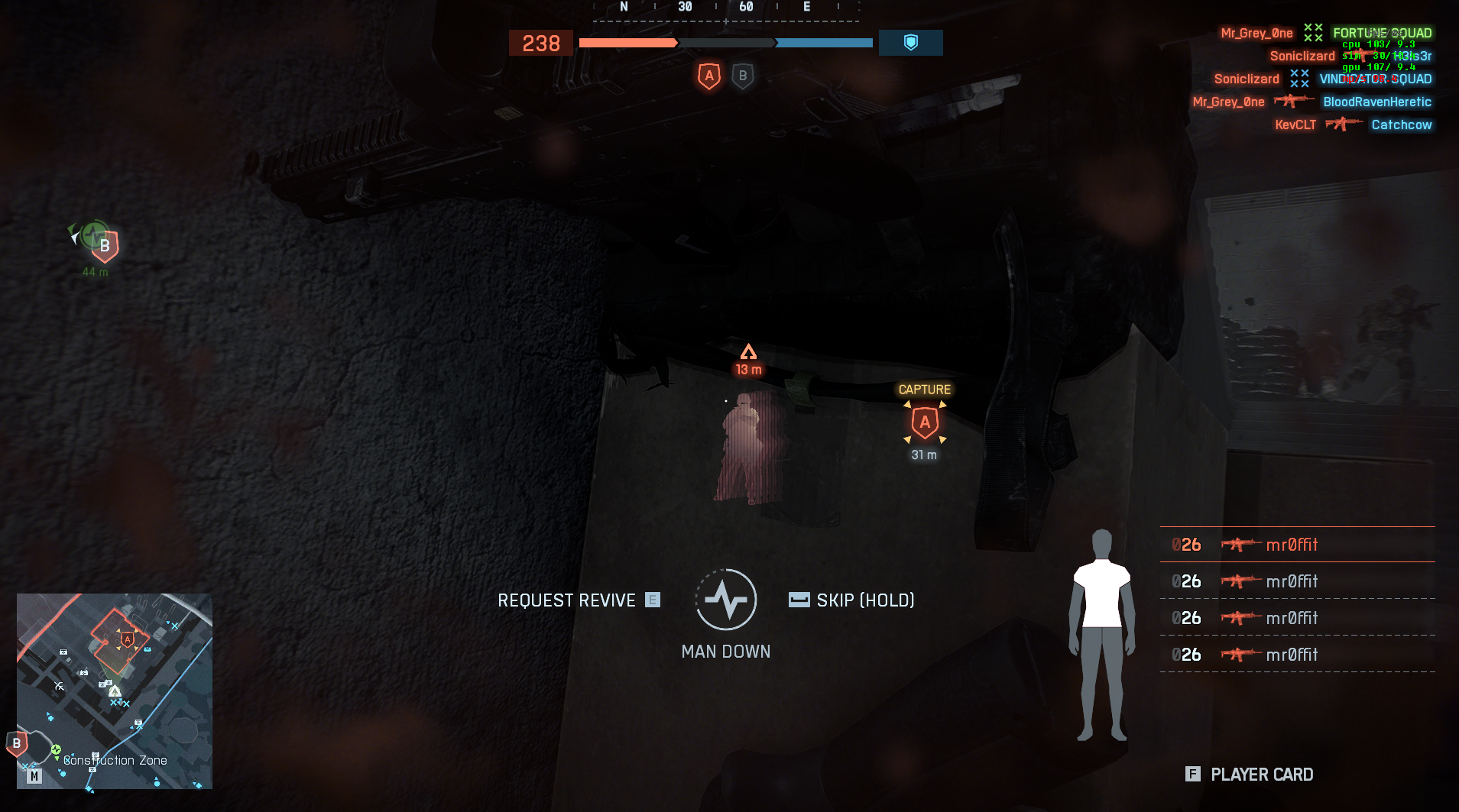Click the blue team shield icon

coord(910,43)
